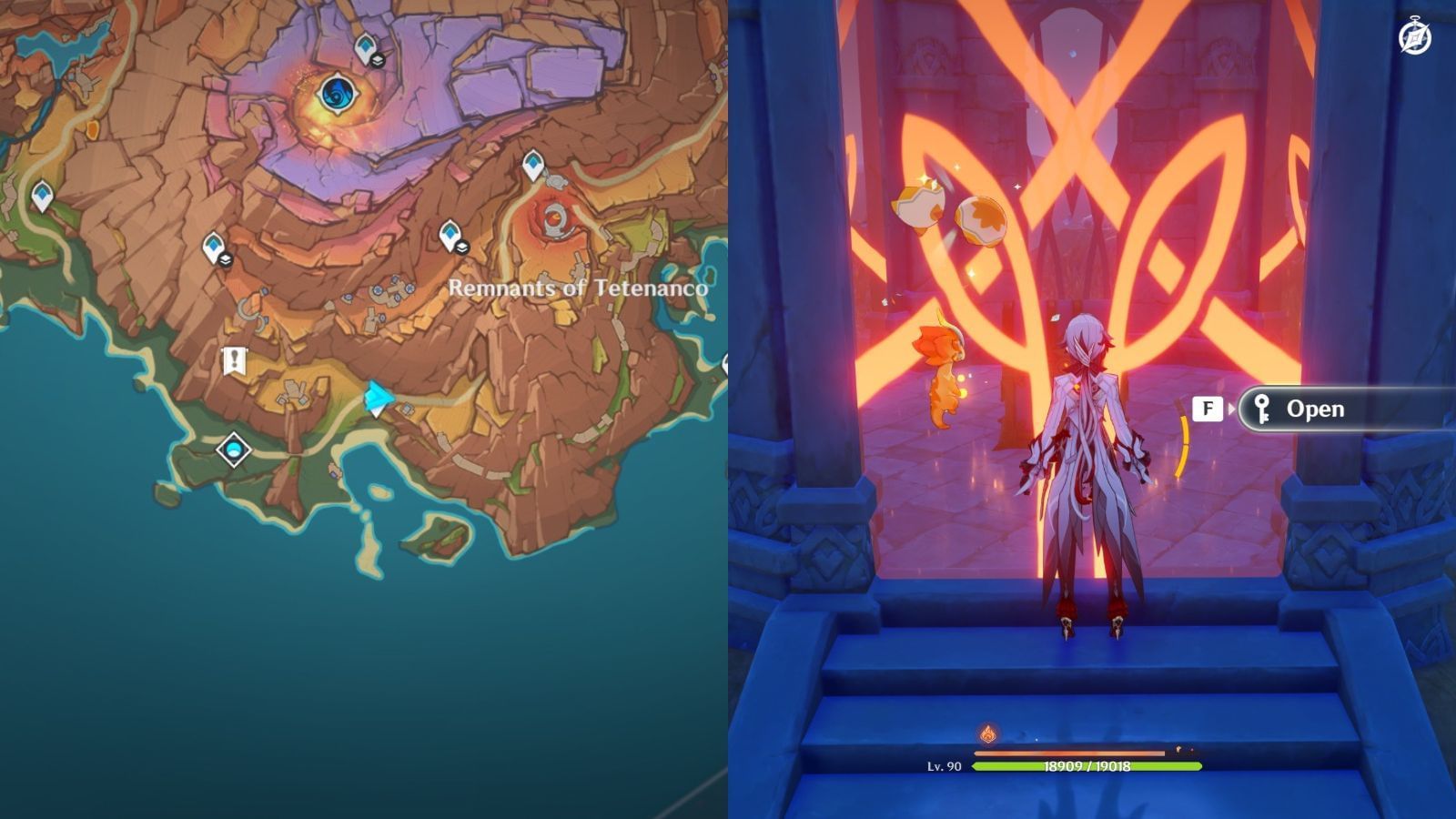Click the dark swirling hole marker at map top

(x=338, y=94)
